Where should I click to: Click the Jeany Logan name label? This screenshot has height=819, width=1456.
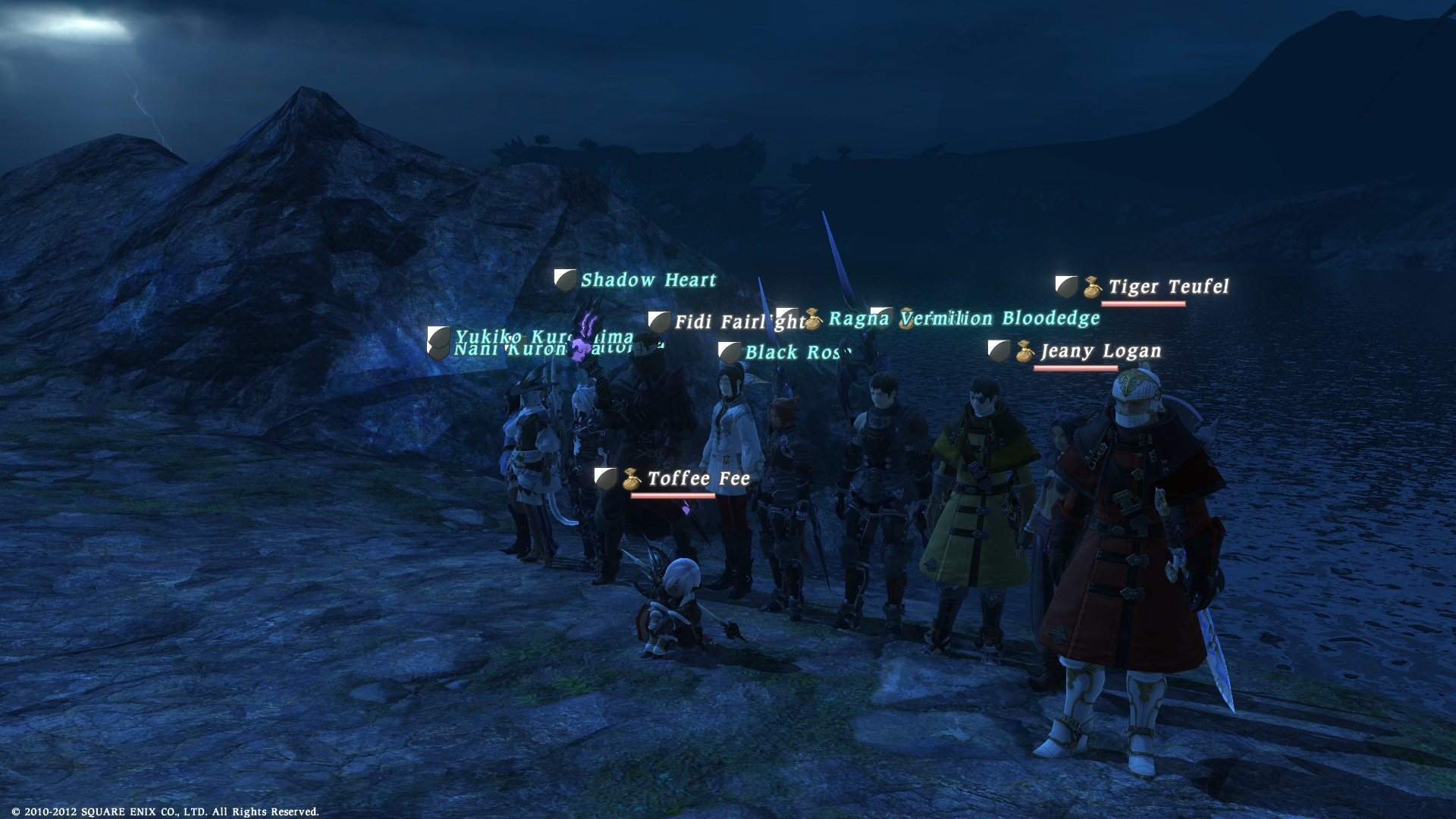(1100, 352)
